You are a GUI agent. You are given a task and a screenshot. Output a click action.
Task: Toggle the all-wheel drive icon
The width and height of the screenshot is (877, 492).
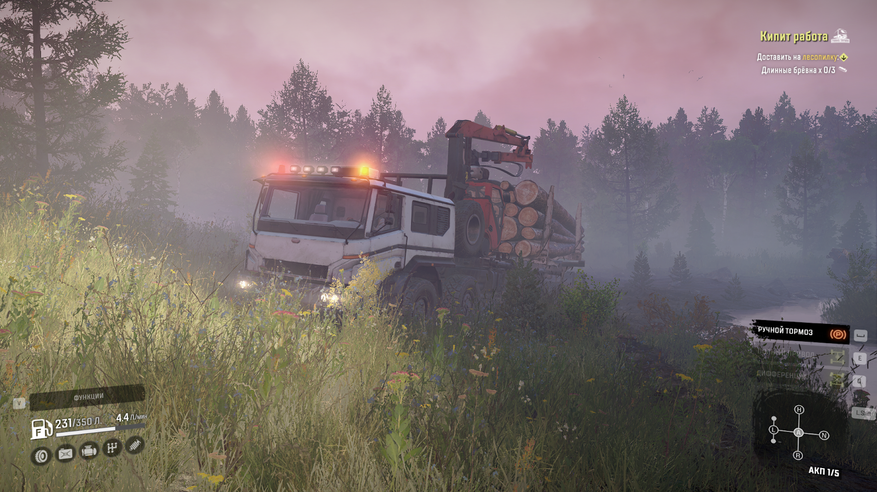click(836, 357)
